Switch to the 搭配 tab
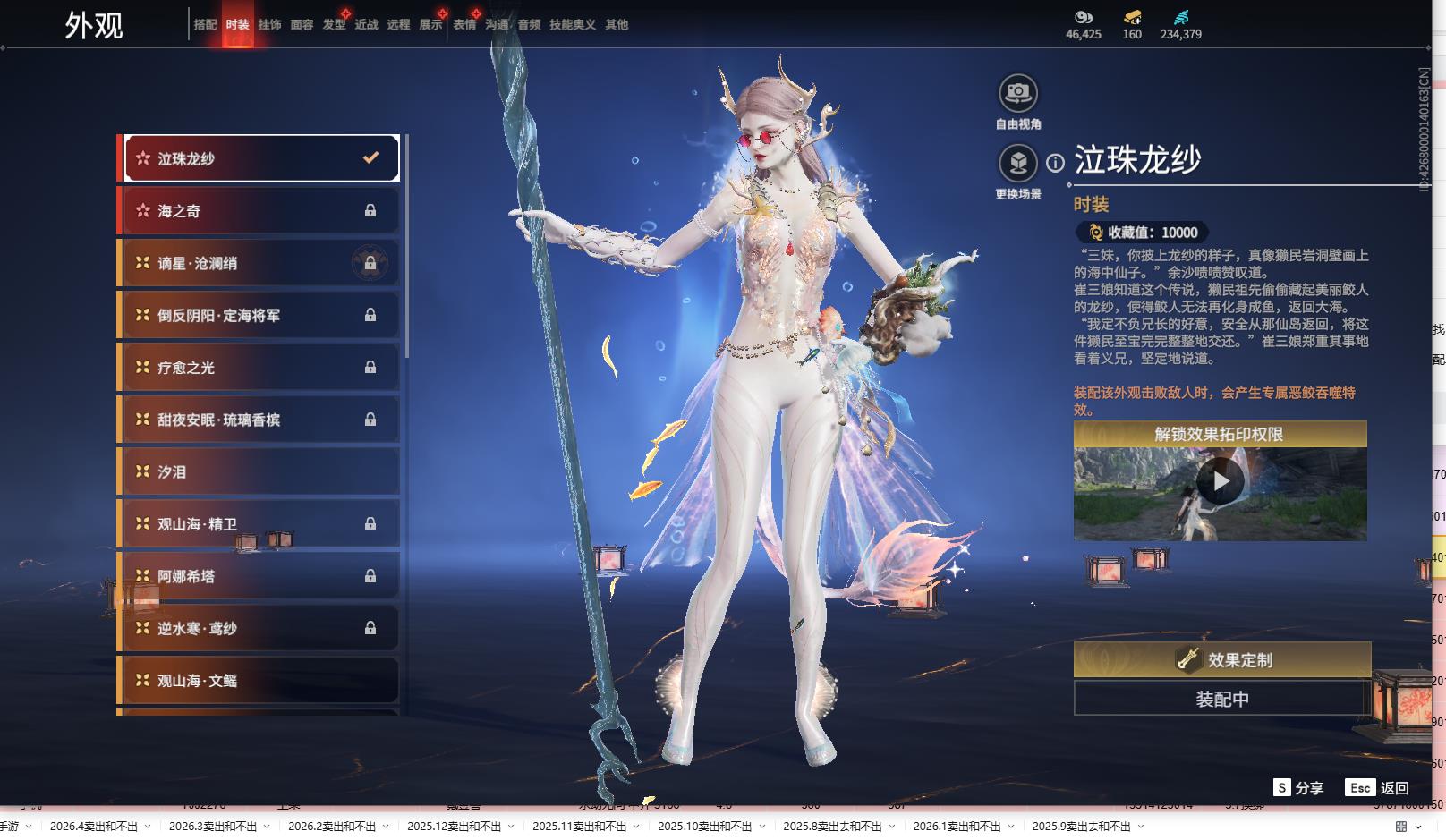Image resolution: width=1446 pixels, height=840 pixels. [x=205, y=25]
